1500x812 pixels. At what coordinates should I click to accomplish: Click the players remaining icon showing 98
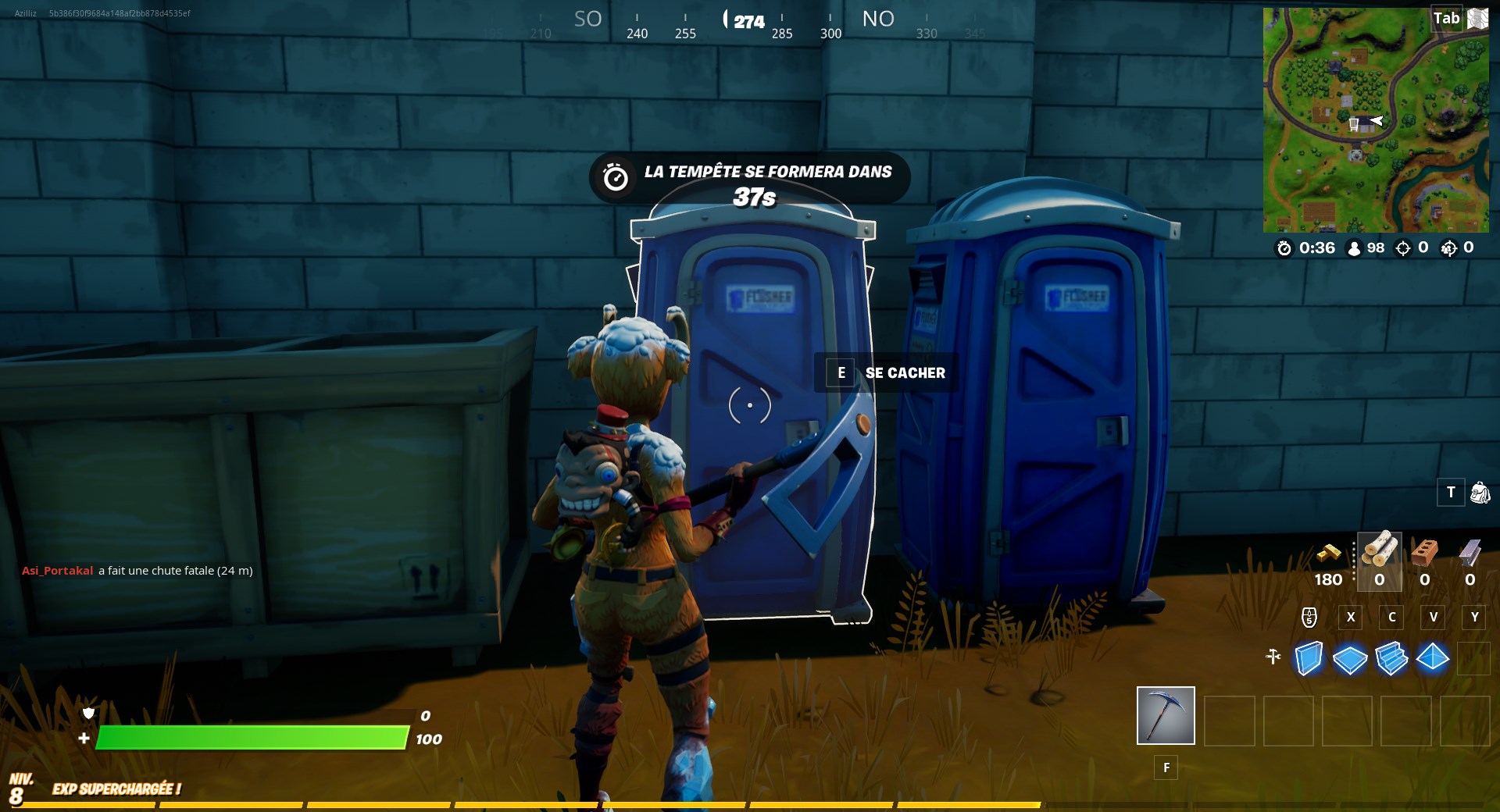pos(1352,248)
